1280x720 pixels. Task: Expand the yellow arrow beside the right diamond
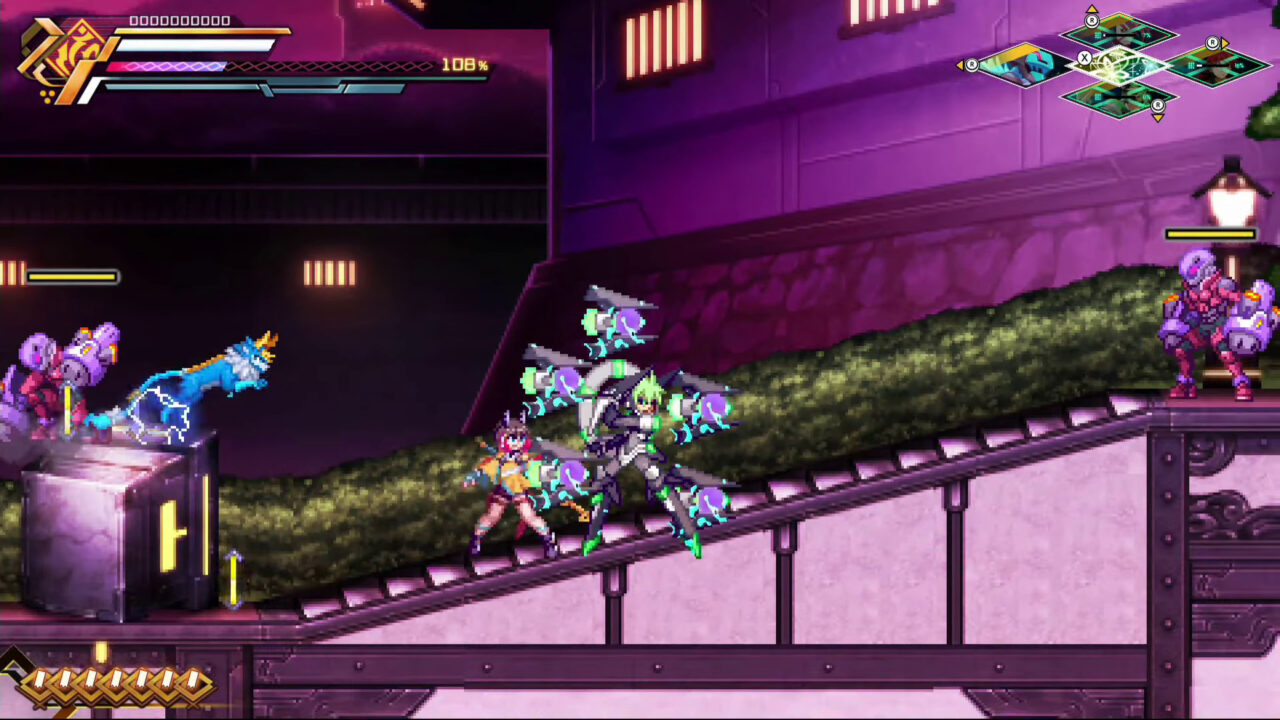point(1224,45)
